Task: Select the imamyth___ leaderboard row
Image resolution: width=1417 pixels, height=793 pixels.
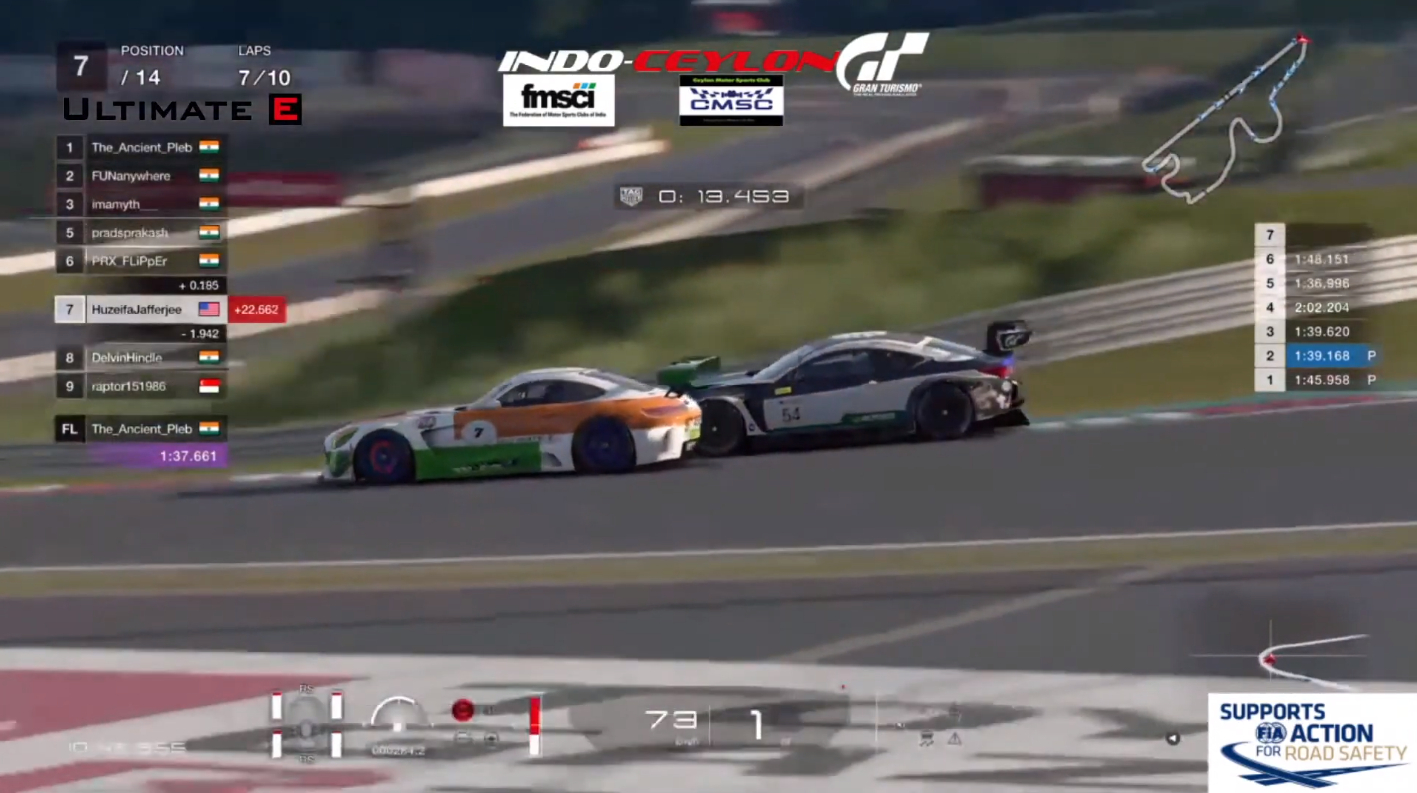Action: coord(140,204)
